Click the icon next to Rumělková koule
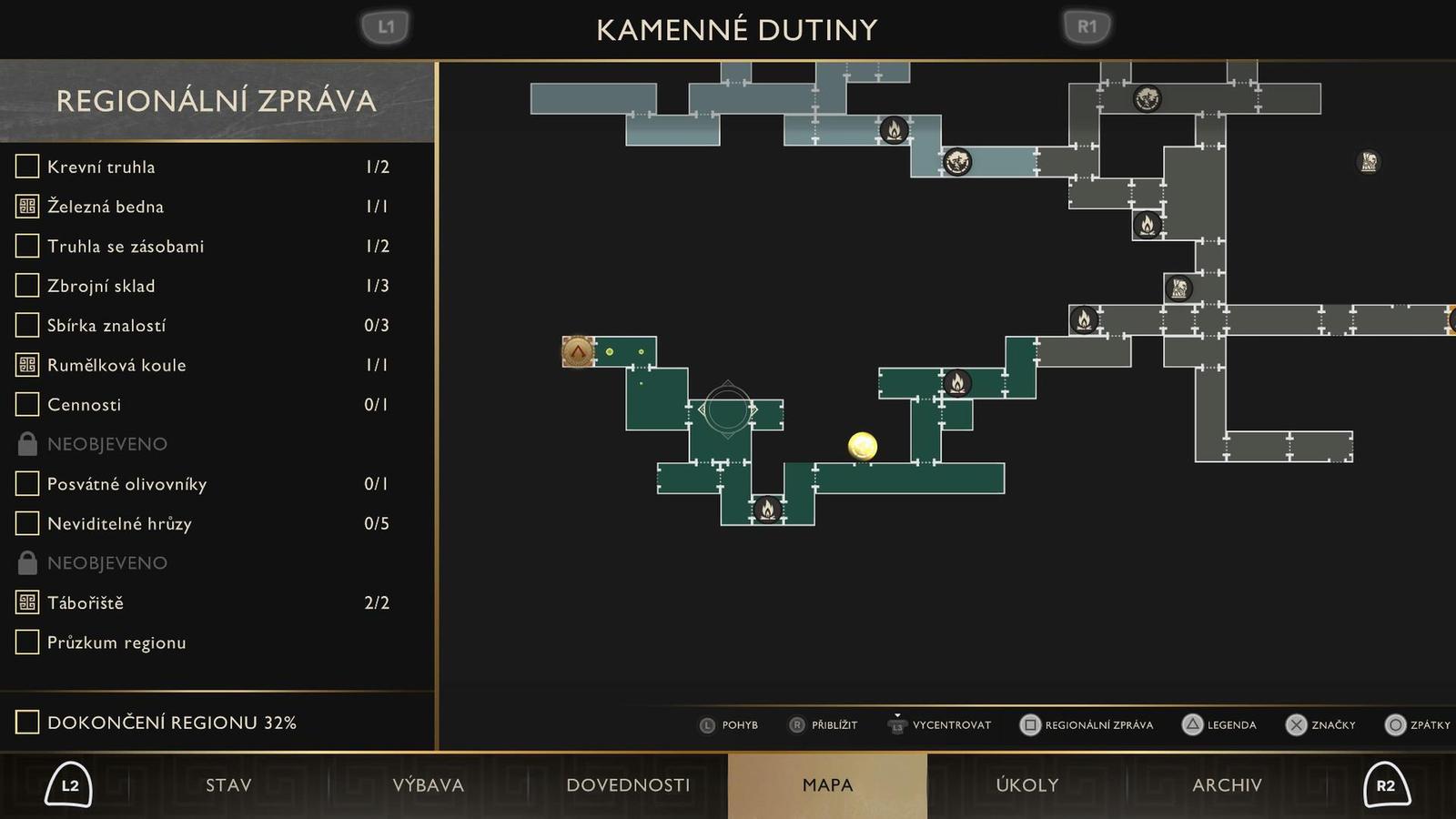Viewport: 1456px width, 819px height. point(25,364)
